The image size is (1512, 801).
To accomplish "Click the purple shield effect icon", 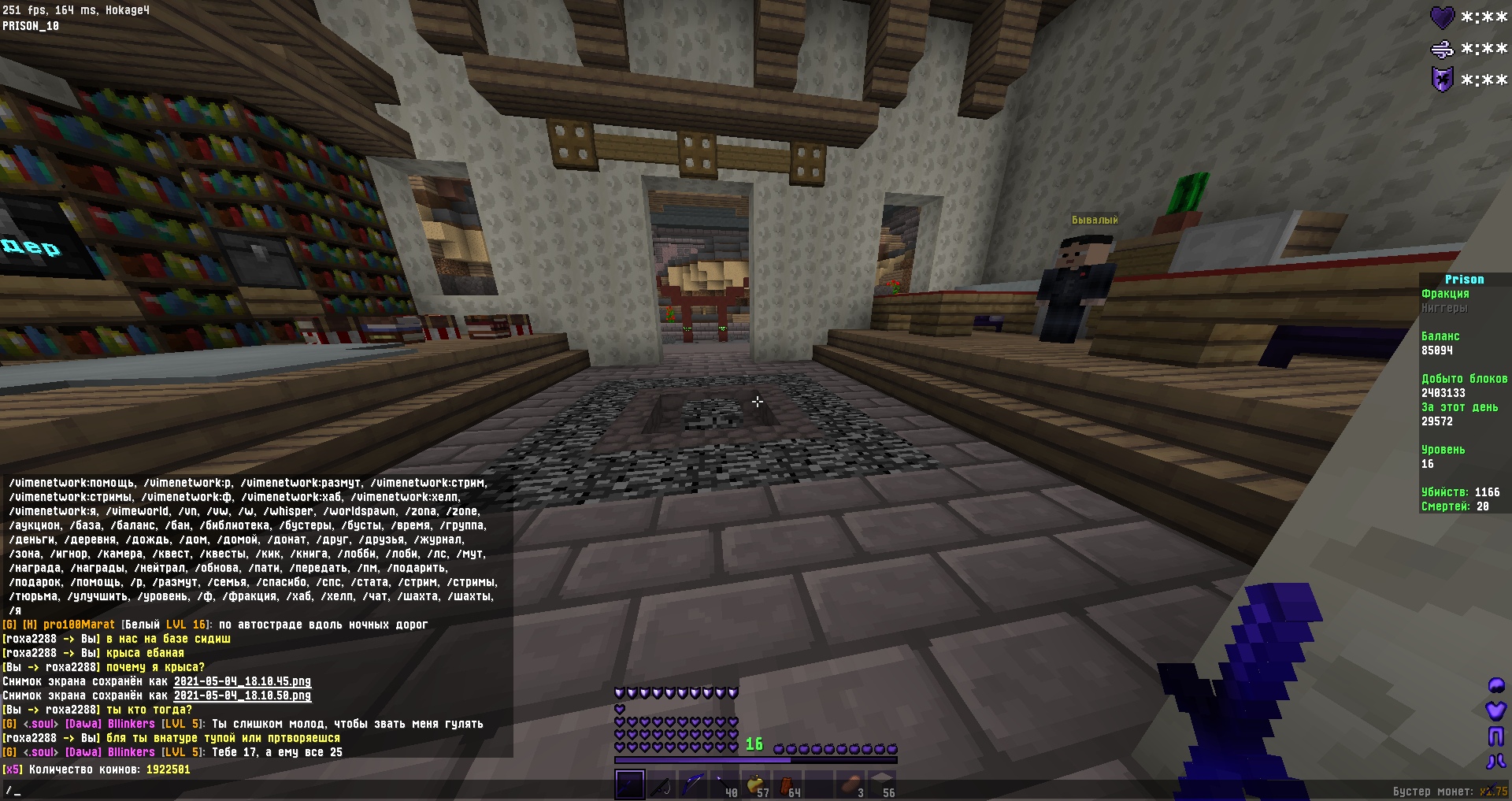I will pyautogui.click(x=1442, y=80).
